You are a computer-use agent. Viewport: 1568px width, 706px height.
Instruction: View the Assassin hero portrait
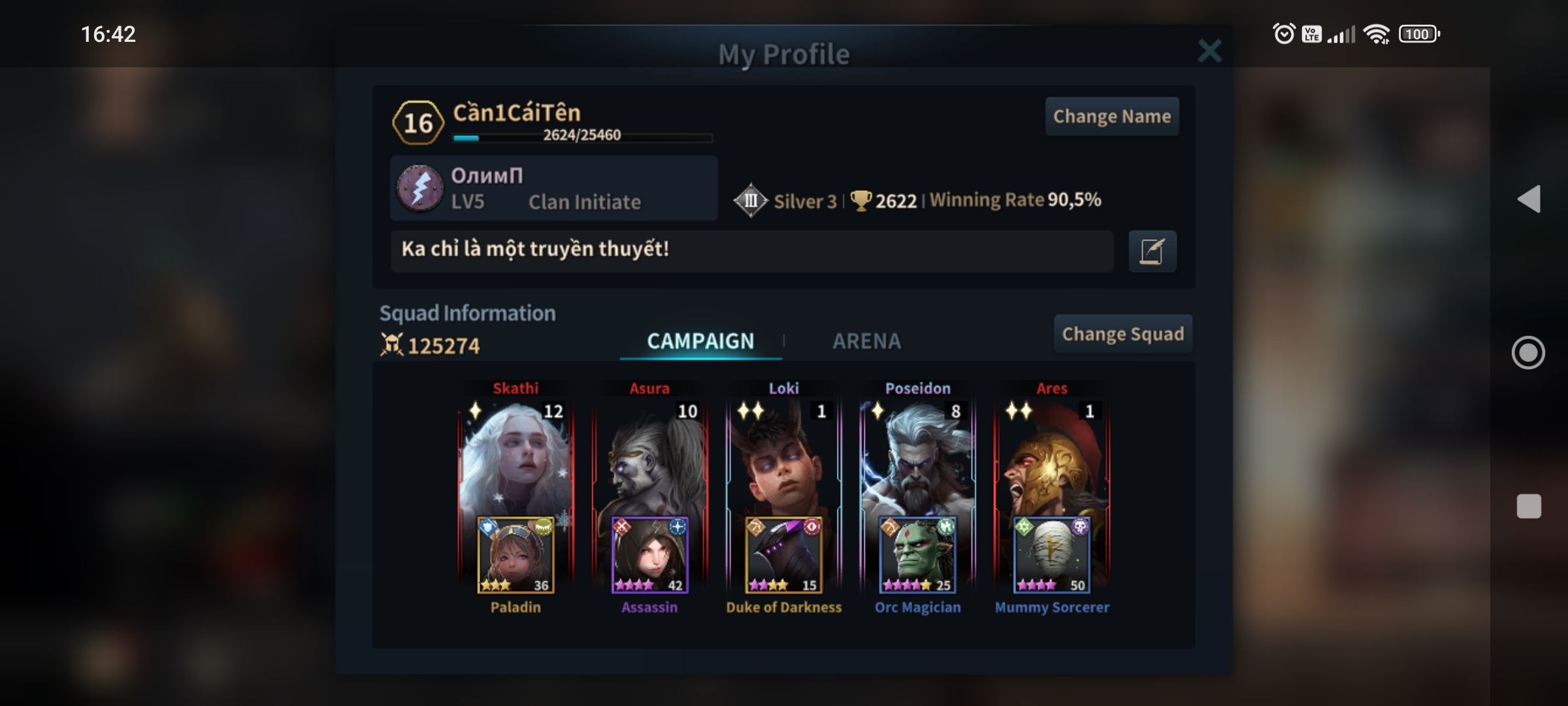click(649, 556)
